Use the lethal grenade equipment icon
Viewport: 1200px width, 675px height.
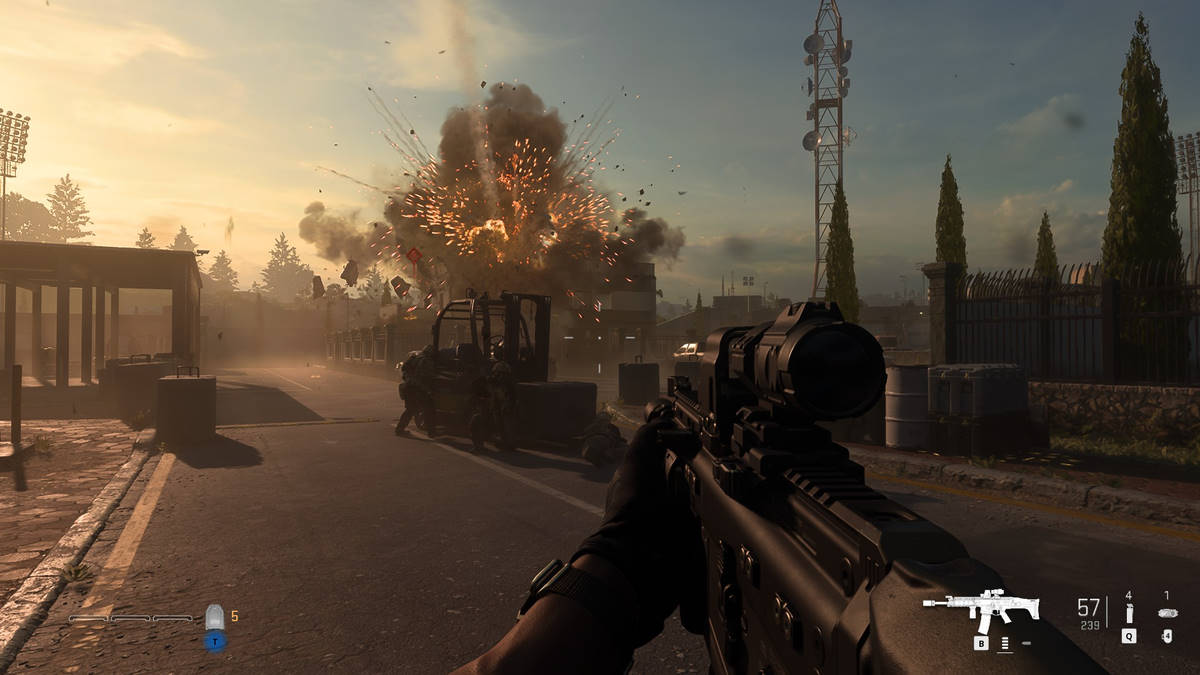coord(1128,613)
